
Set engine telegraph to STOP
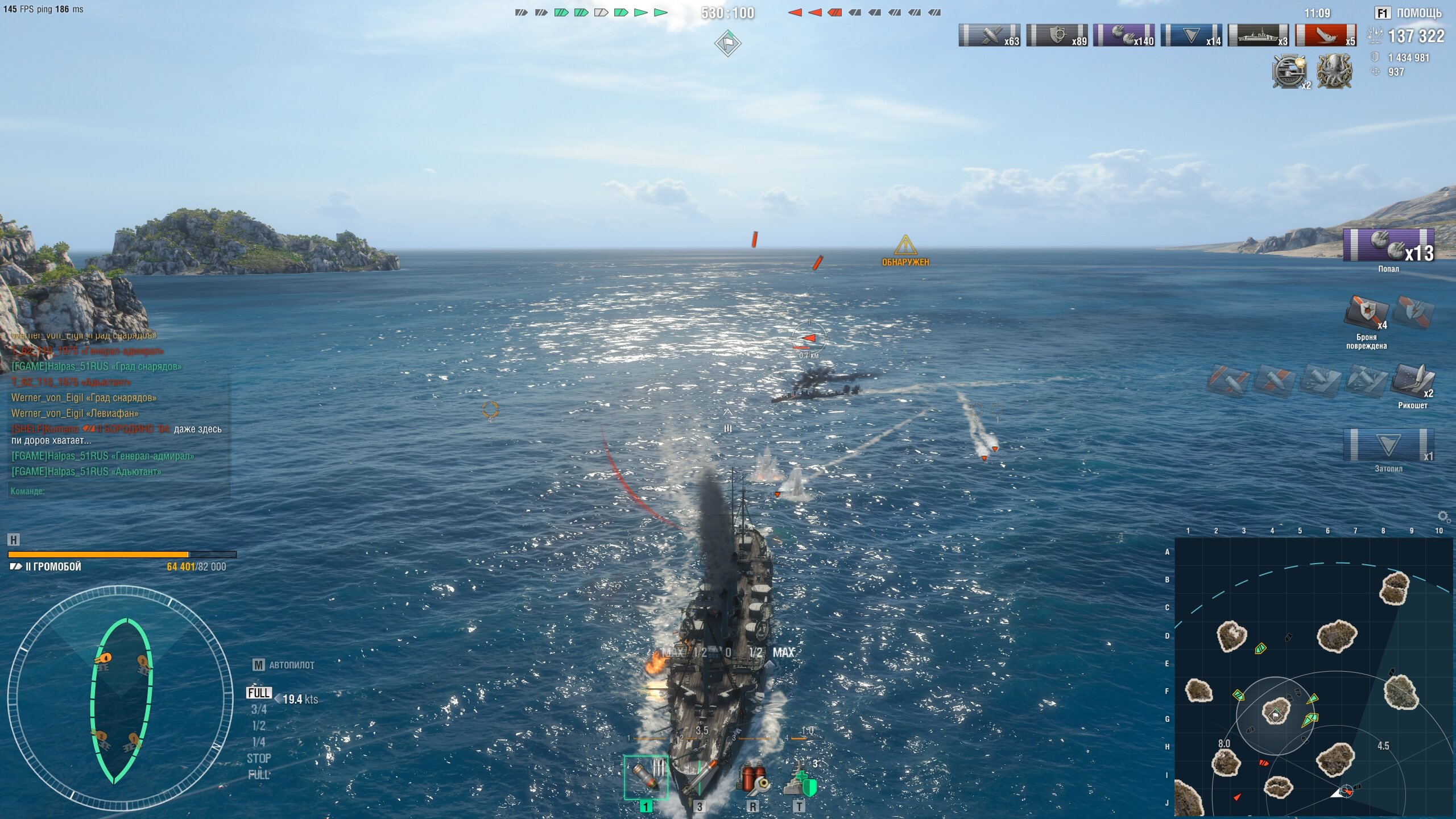click(x=259, y=758)
